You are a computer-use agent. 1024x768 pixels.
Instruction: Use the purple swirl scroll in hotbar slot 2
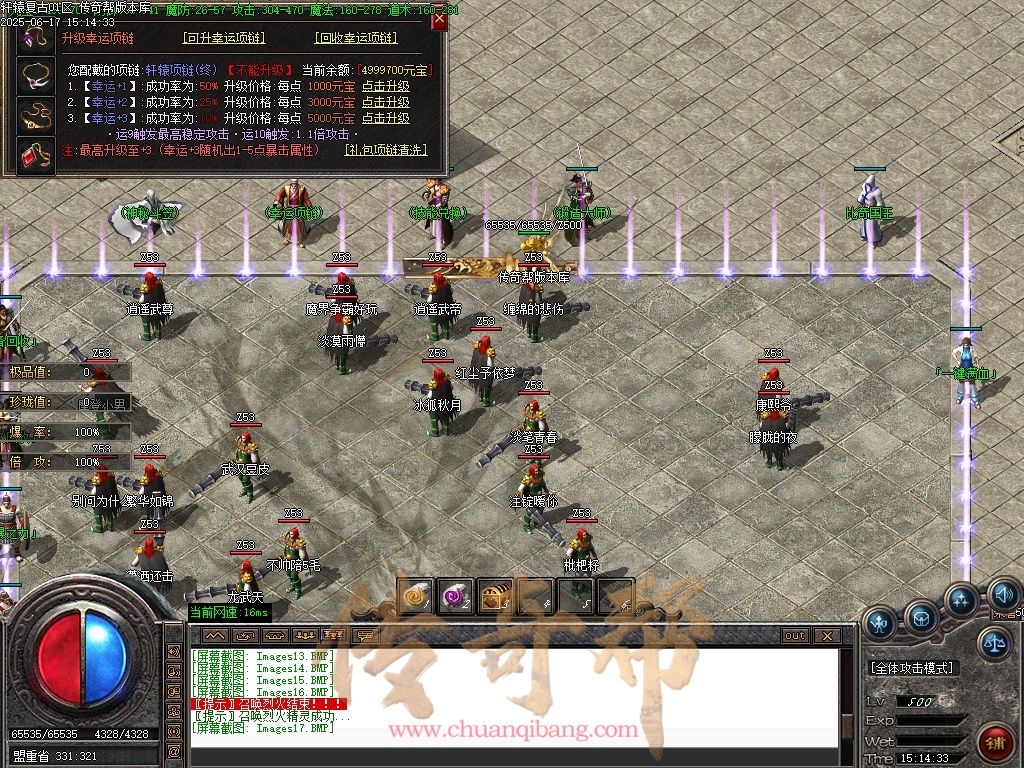click(x=455, y=595)
